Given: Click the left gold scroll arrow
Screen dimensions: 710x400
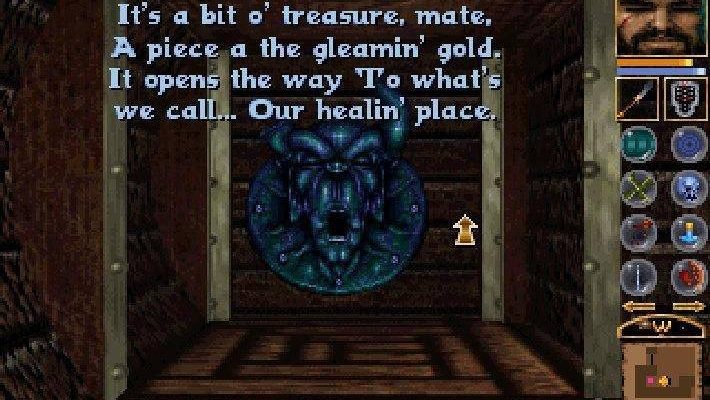Looking at the screenshot, I should coord(632,307).
